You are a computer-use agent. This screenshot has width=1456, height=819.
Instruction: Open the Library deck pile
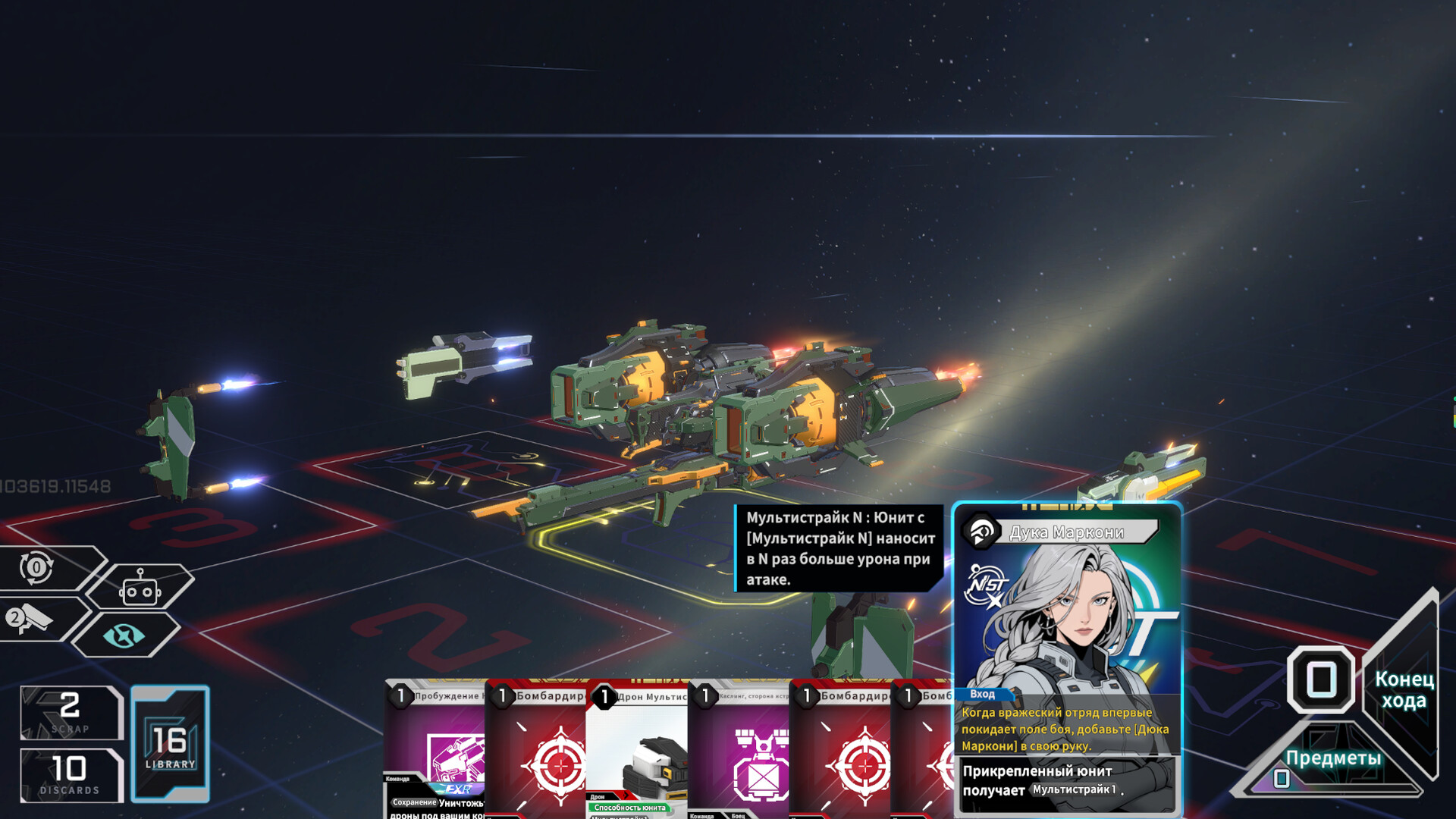pyautogui.click(x=171, y=744)
